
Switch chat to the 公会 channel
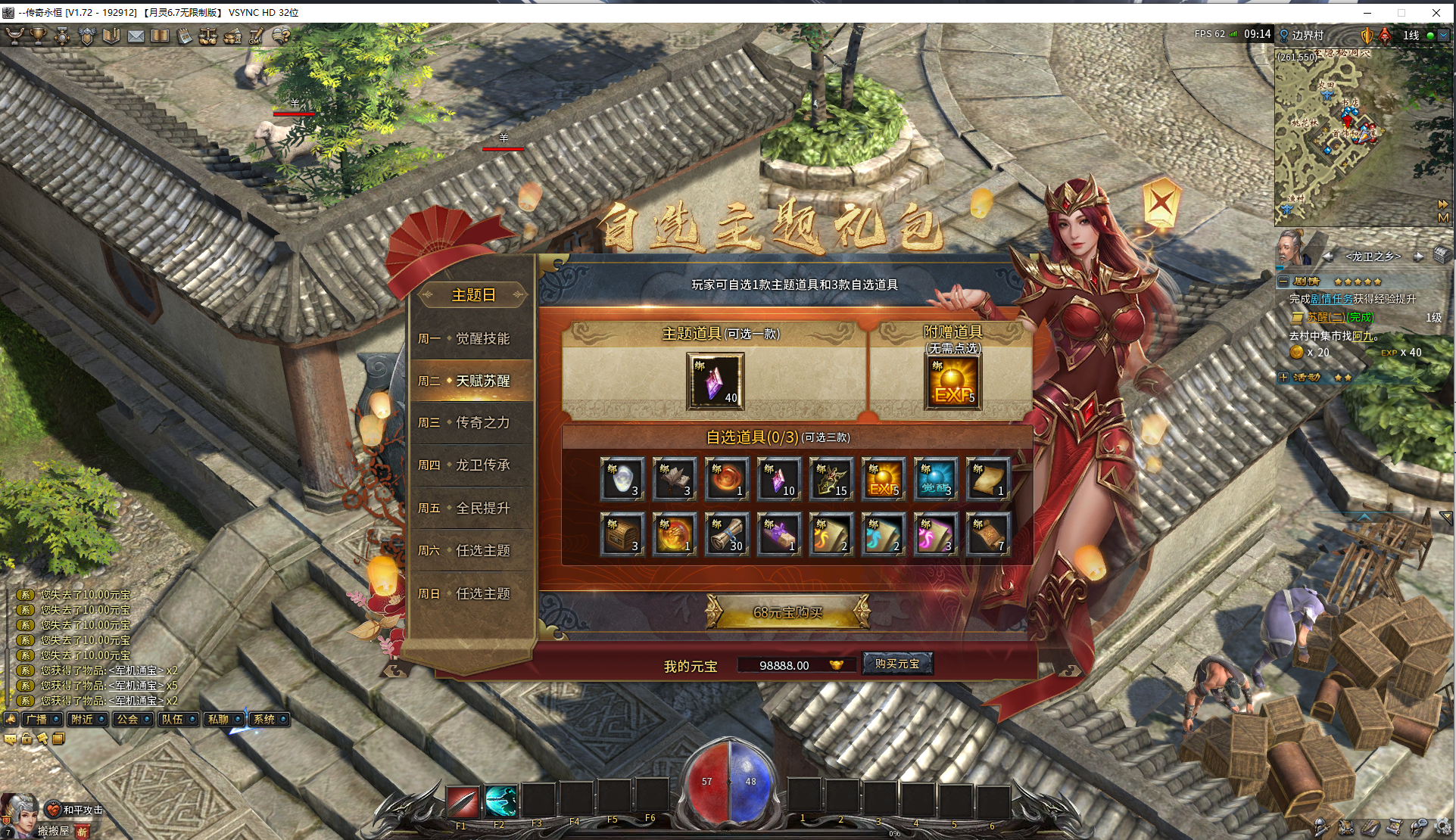(132, 719)
